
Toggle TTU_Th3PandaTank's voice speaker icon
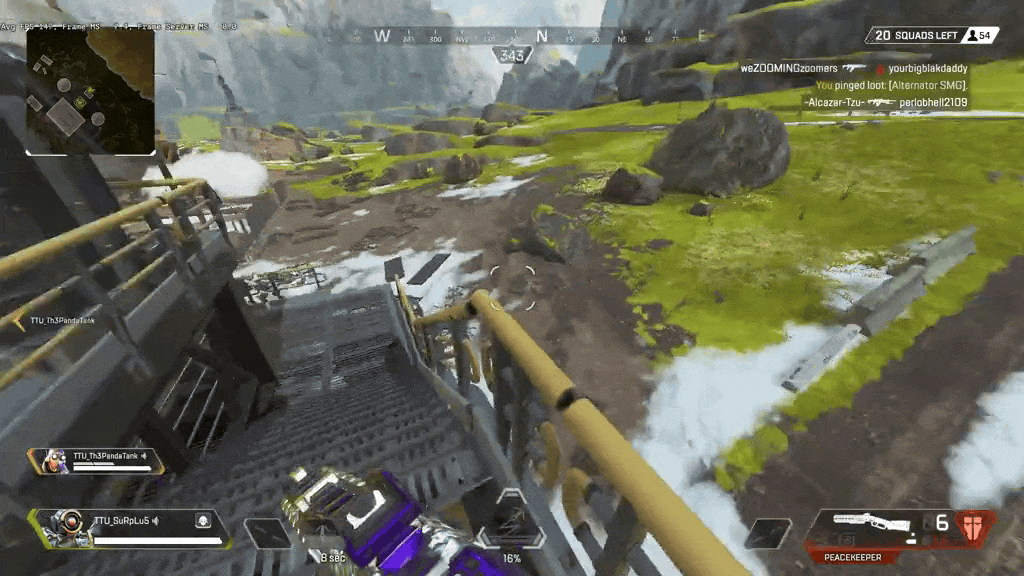point(144,457)
